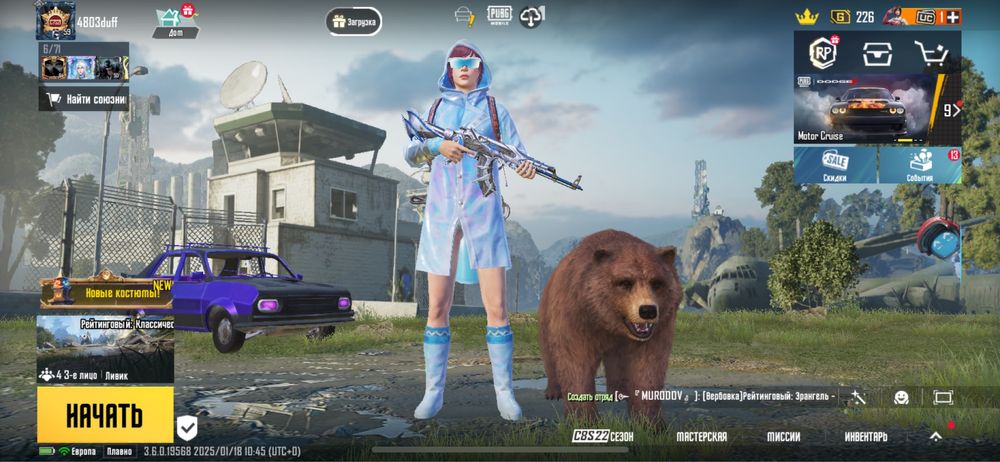
Task: Open the inbox tray icon
Action: [x=877, y=53]
